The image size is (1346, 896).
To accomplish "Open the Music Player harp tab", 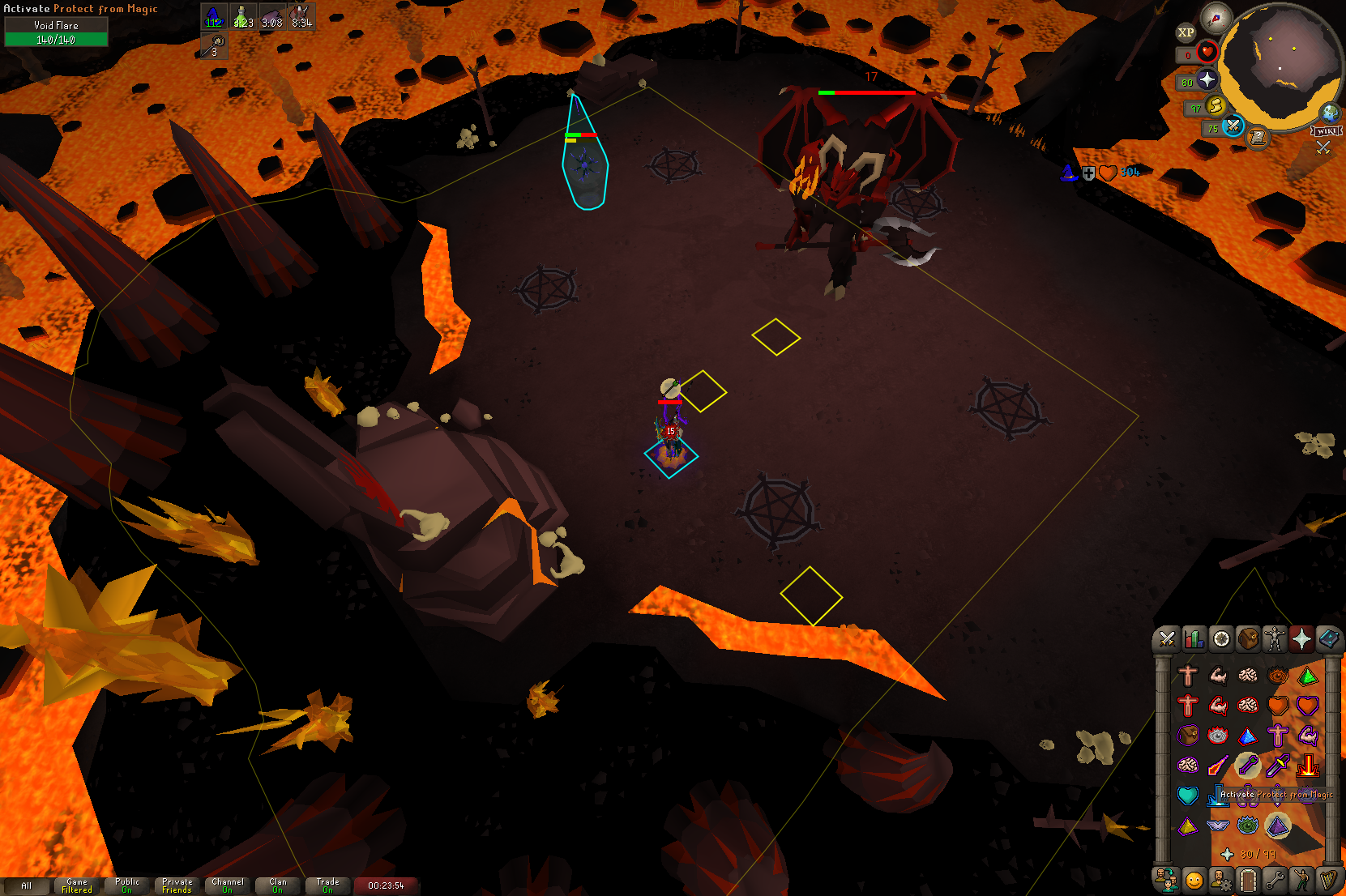I will click(1329, 880).
